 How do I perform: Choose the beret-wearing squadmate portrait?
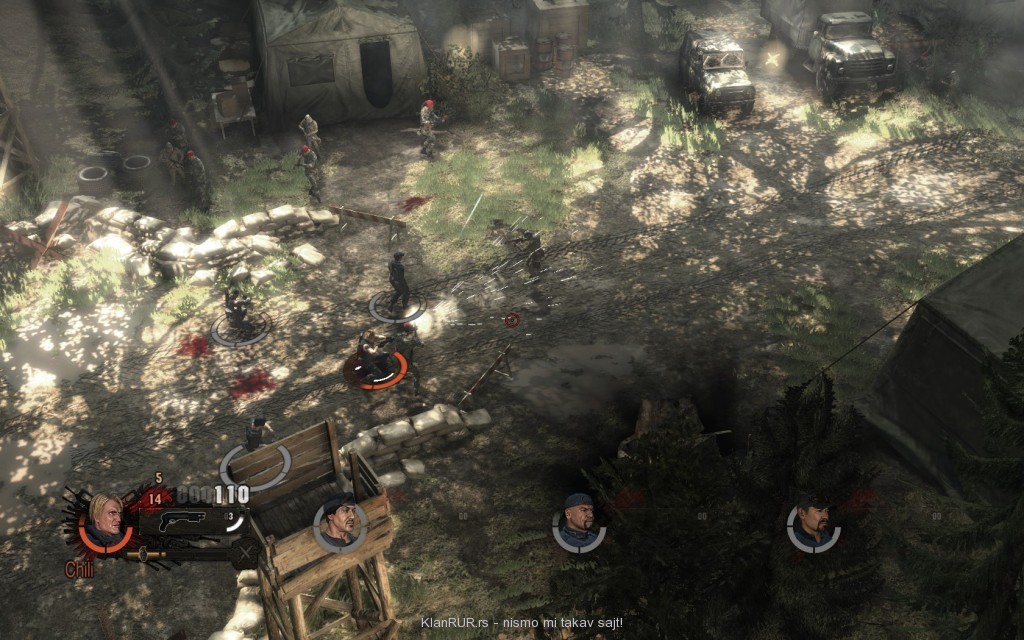[339, 523]
